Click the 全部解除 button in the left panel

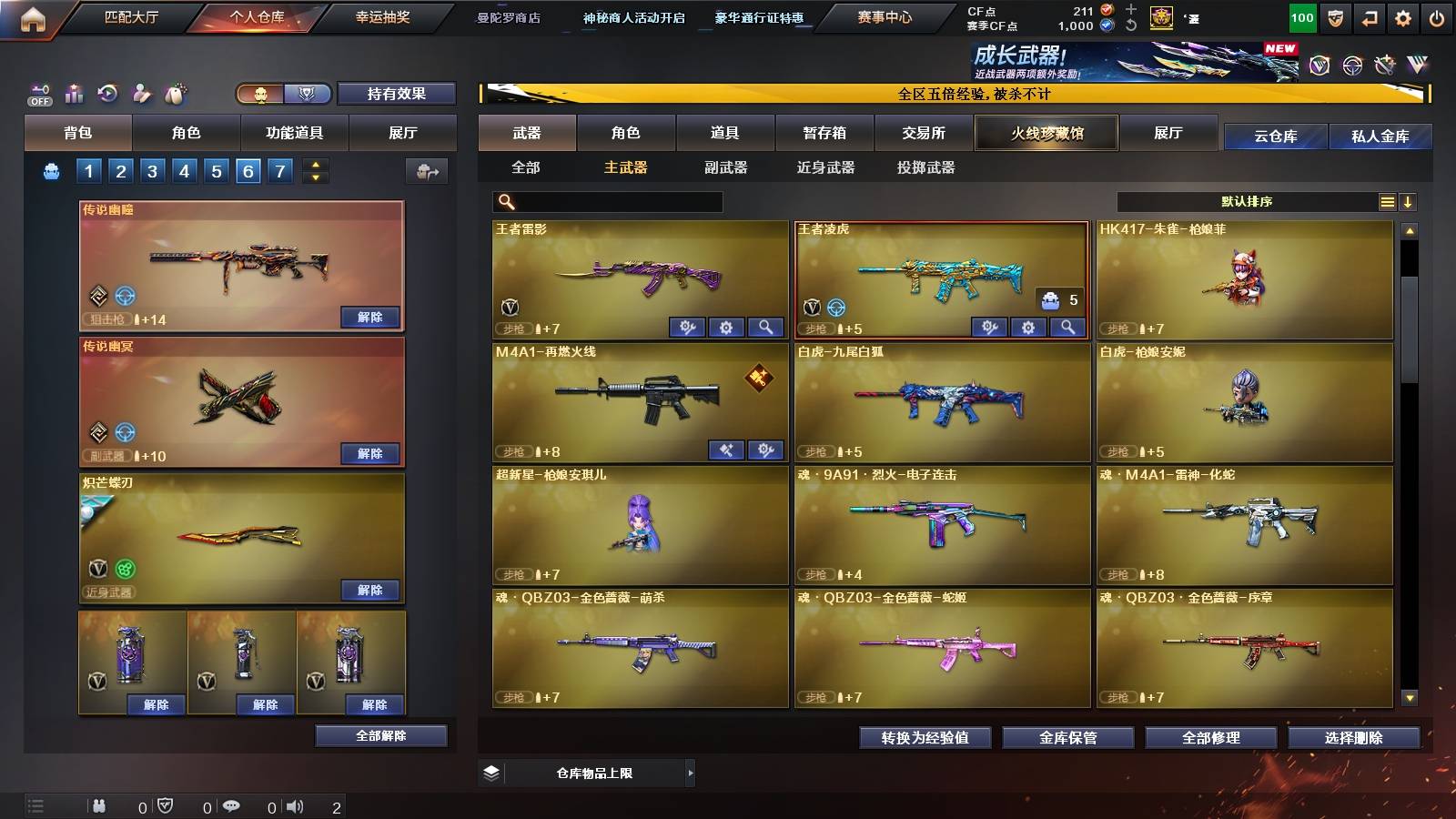click(x=380, y=735)
